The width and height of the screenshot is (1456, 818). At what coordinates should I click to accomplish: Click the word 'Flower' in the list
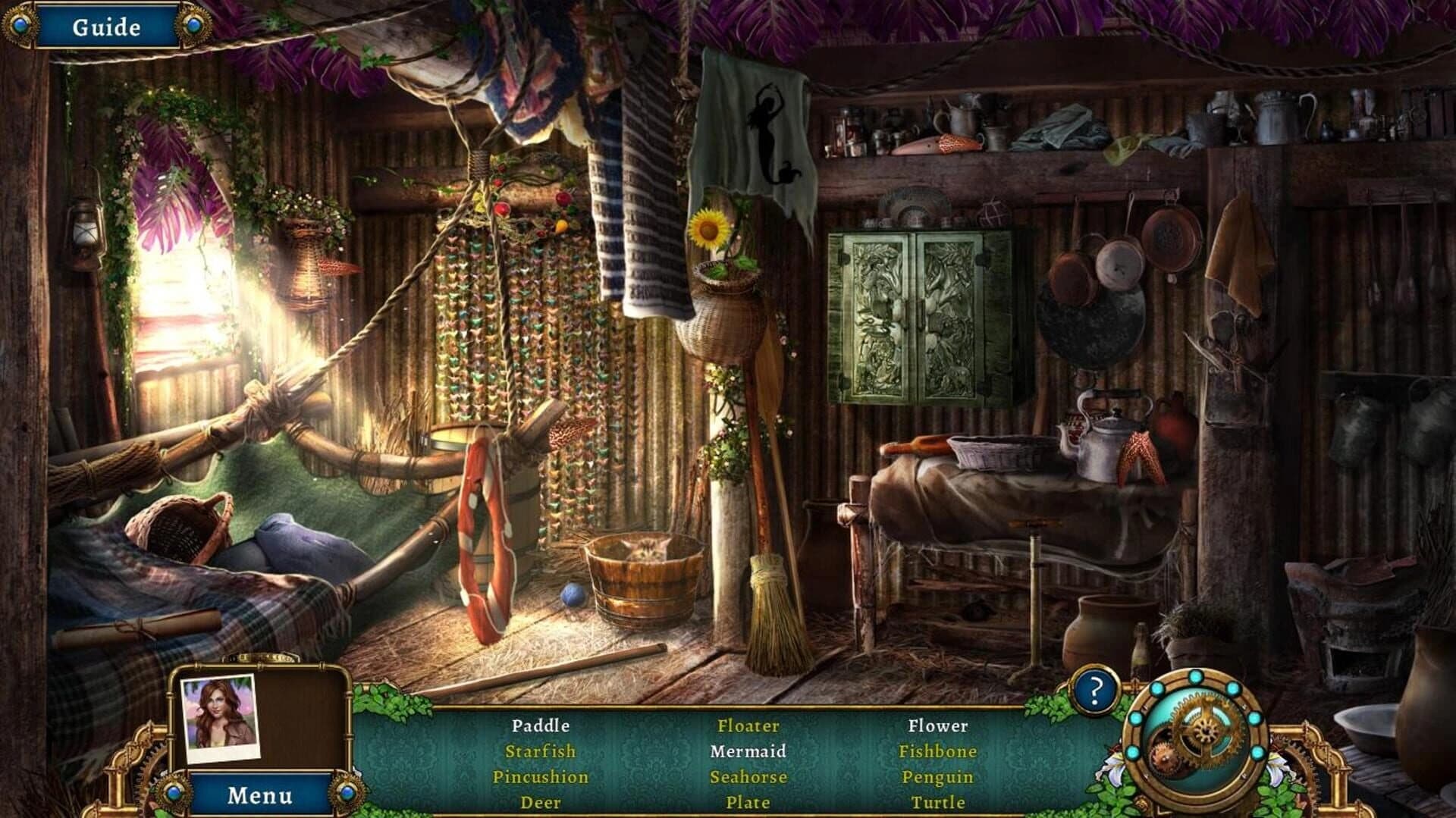tap(940, 726)
